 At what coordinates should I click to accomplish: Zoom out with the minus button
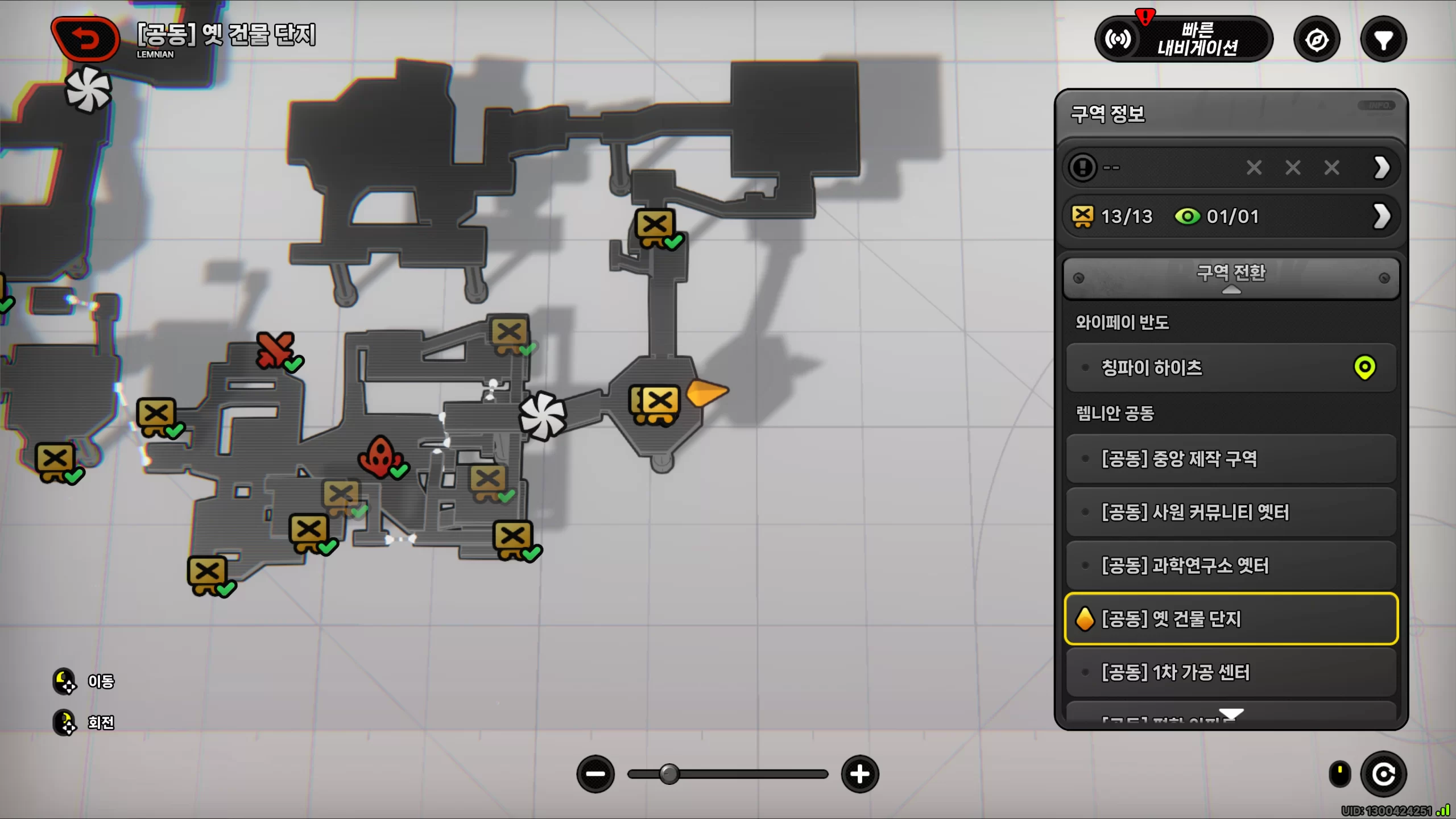(x=595, y=774)
